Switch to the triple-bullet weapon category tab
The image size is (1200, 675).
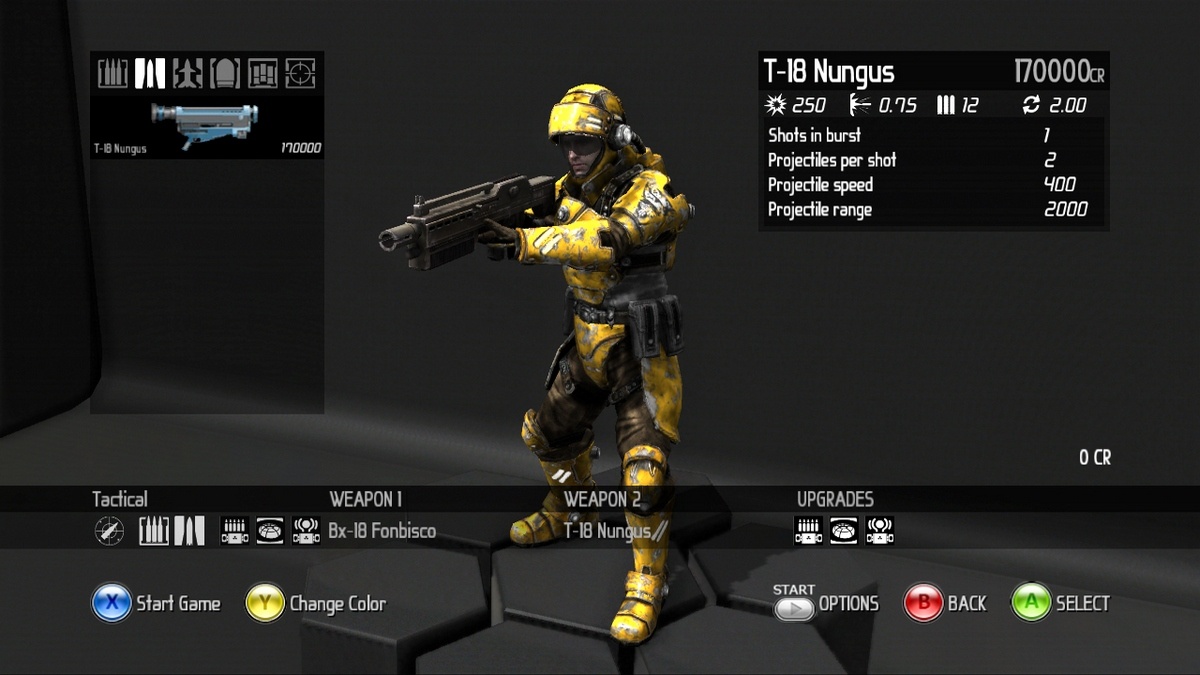point(113,73)
